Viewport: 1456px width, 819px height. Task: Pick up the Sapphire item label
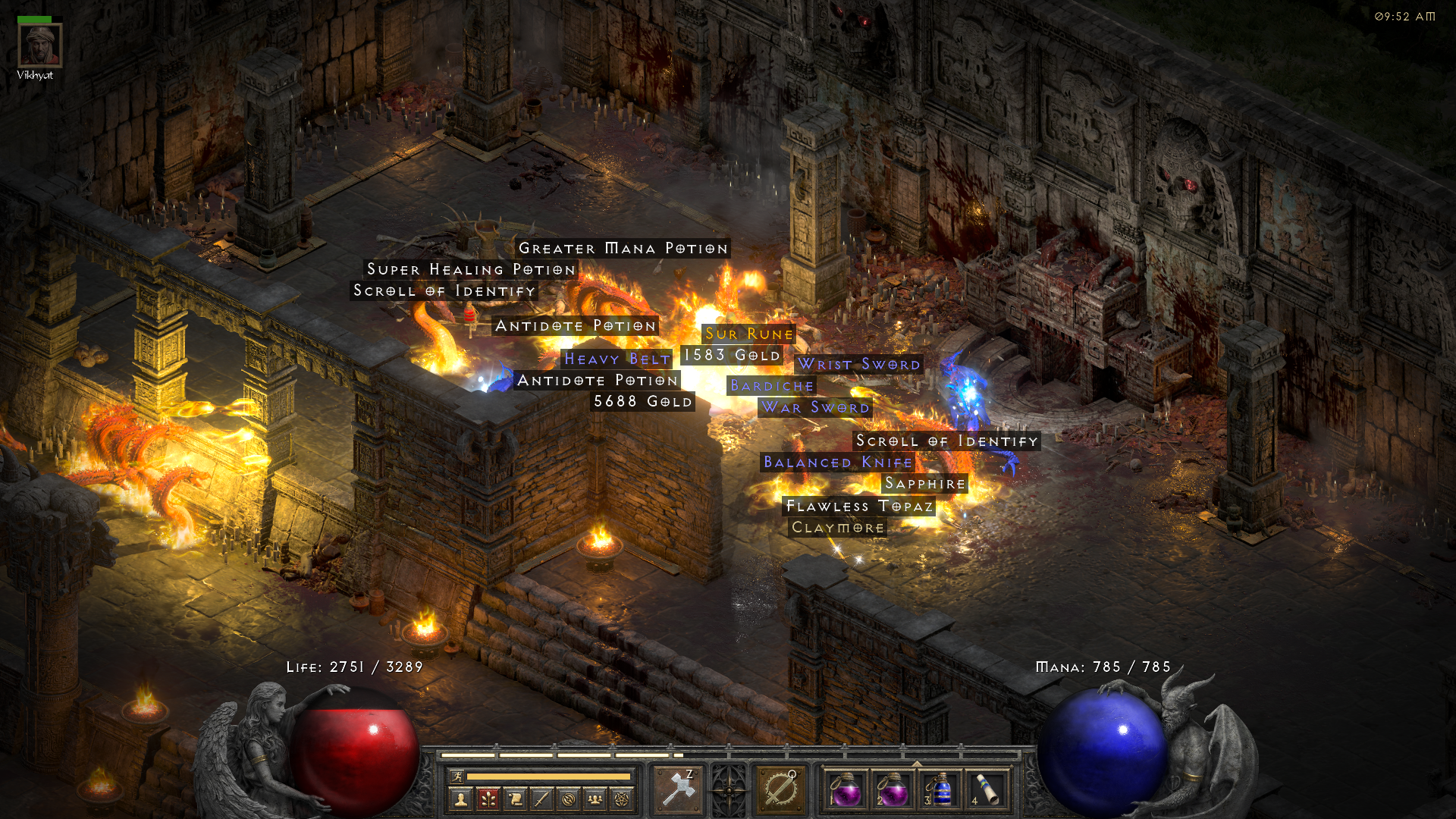click(x=925, y=484)
